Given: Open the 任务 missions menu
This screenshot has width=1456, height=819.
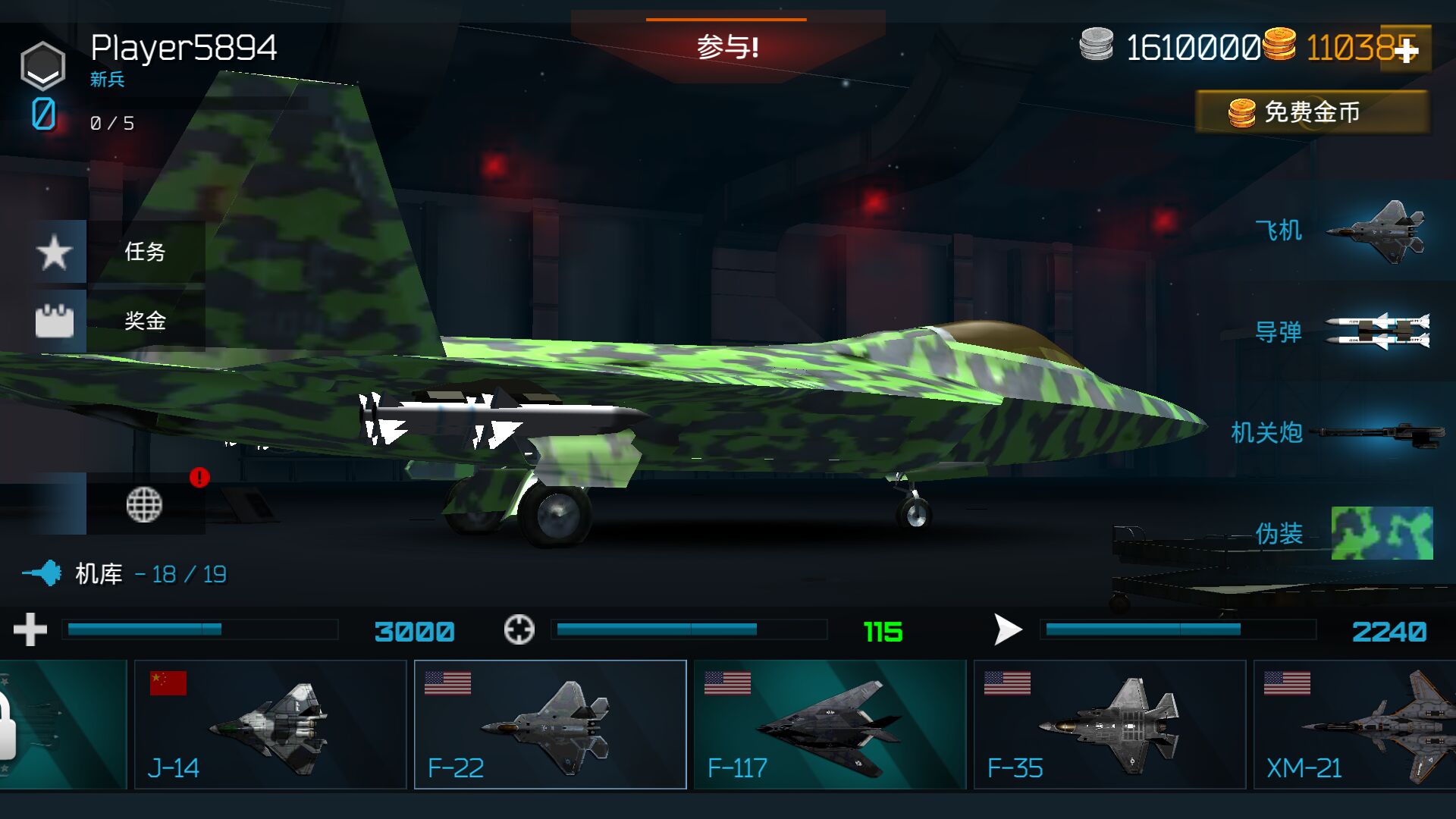Looking at the screenshot, I should pyautogui.click(x=120, y=252).
